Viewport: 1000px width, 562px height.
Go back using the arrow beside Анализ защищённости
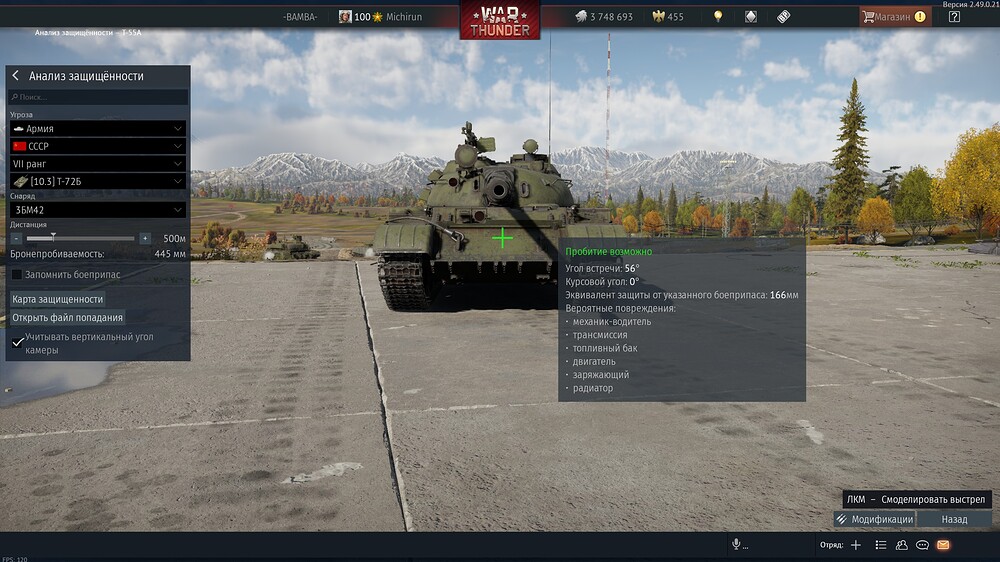[x=16, y=76]
